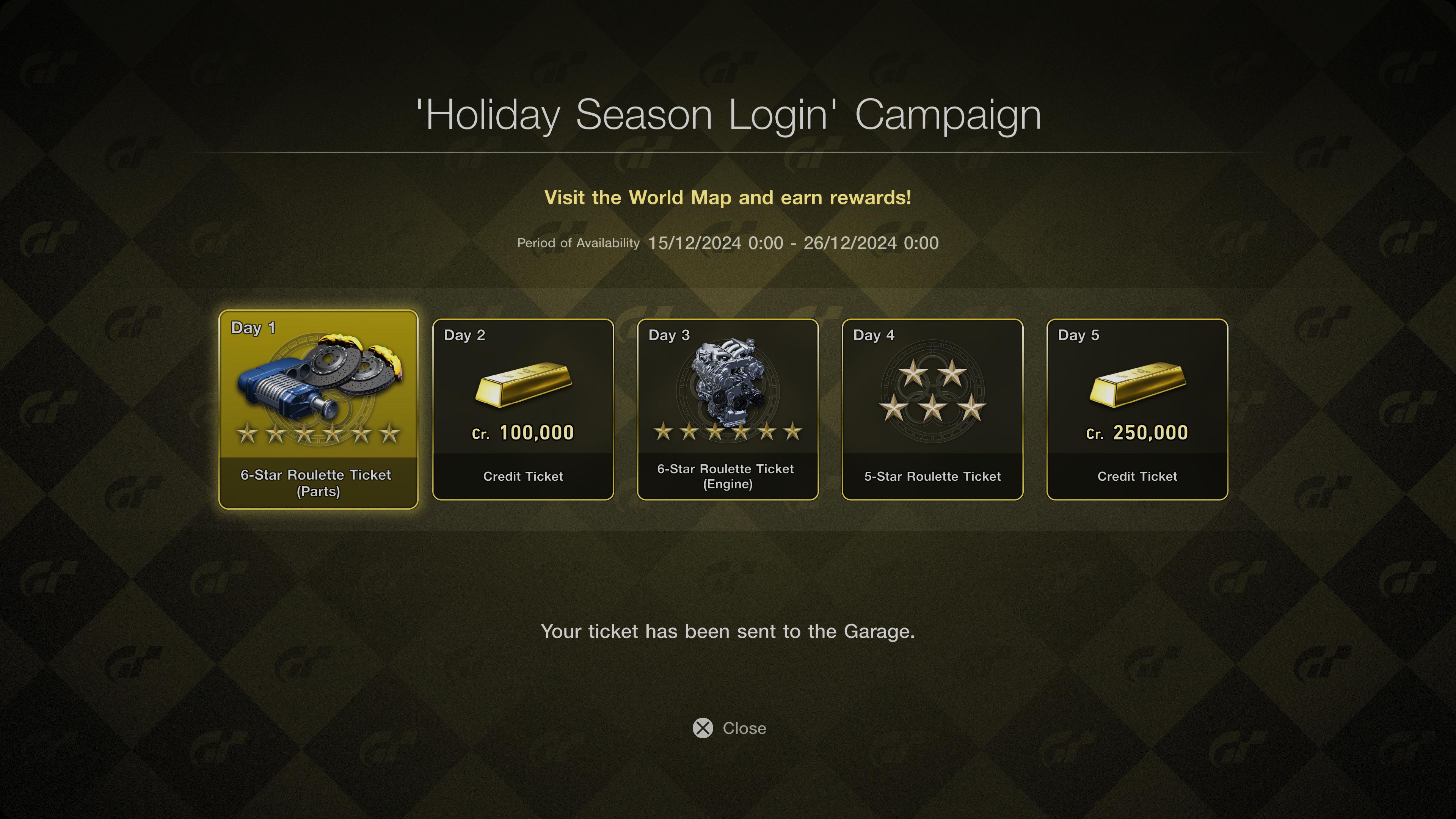Pick the Day 4 5-Star Roulette Ticket card
The image size is (1456, 819).
(932, 409)
